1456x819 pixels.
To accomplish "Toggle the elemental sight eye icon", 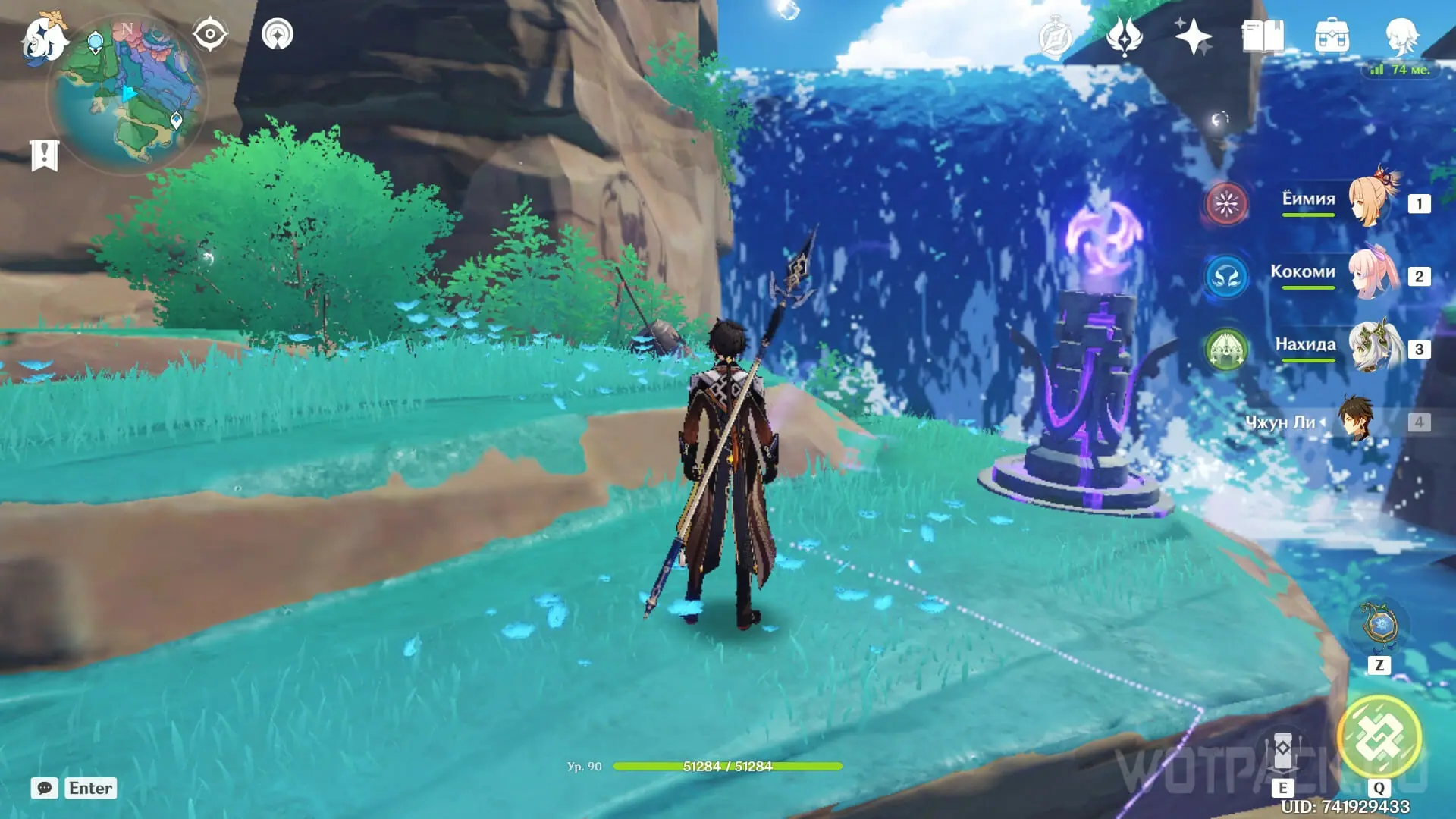I will (210, 34).
